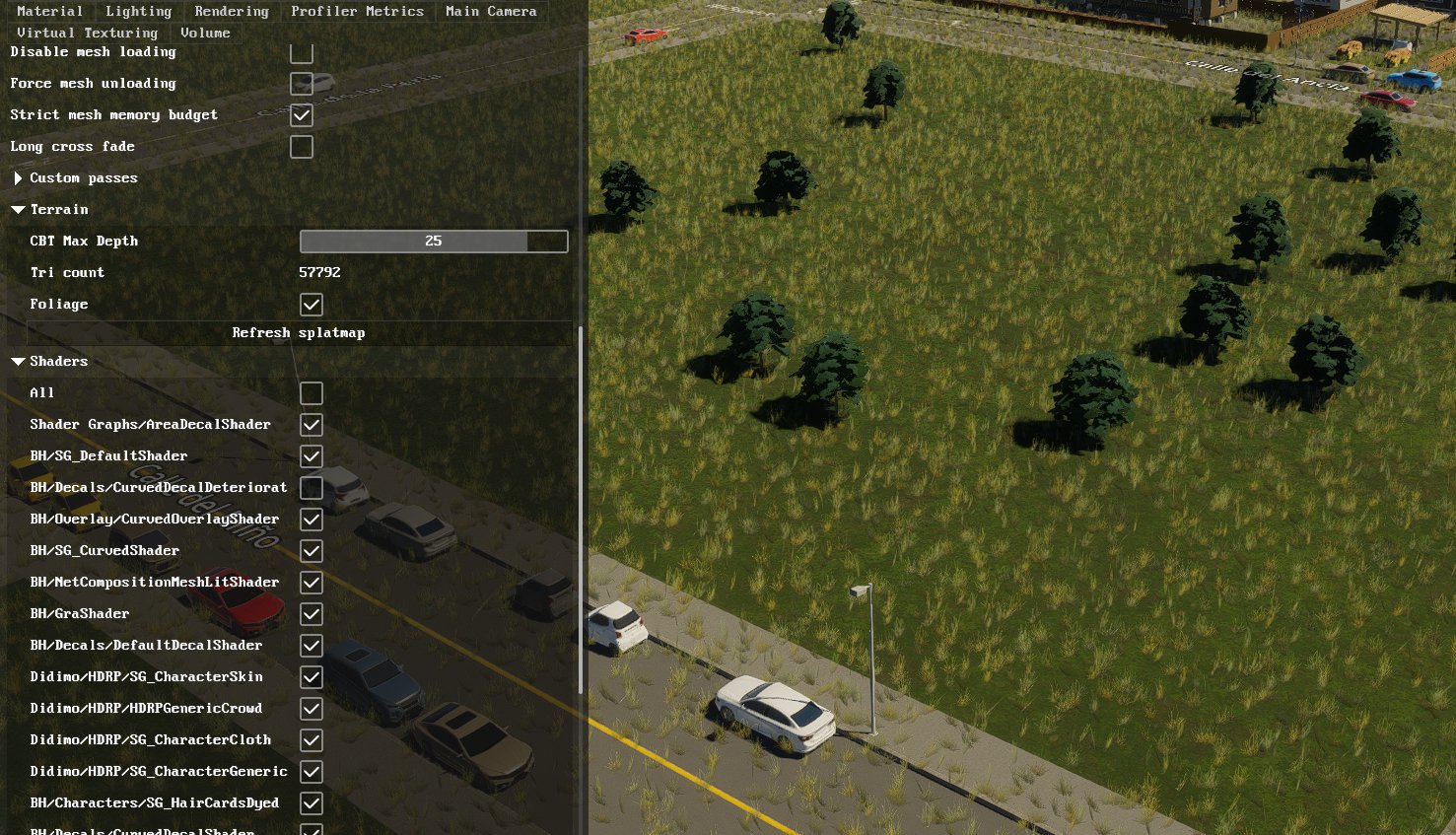The height and width of the screenshot is (835, 1456).
Task: Open the Rendering tab
Action: tap(231, 11)
